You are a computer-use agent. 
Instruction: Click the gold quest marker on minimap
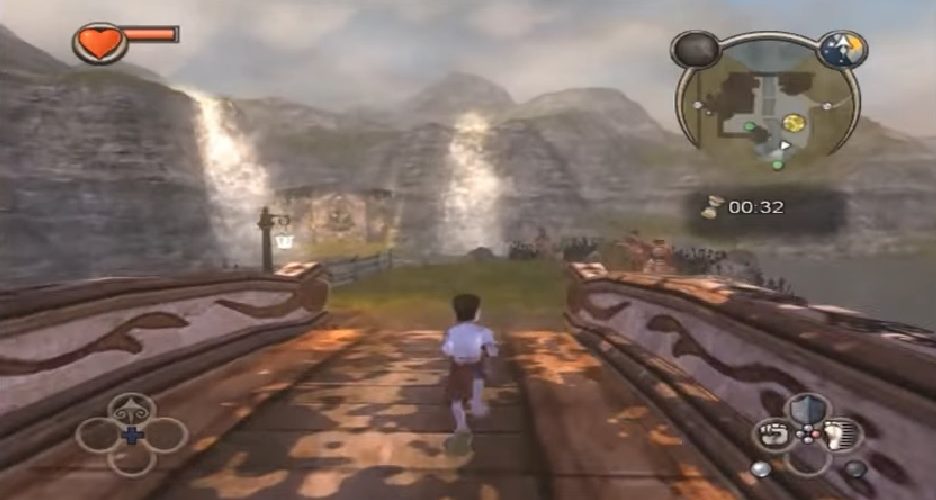794,122
